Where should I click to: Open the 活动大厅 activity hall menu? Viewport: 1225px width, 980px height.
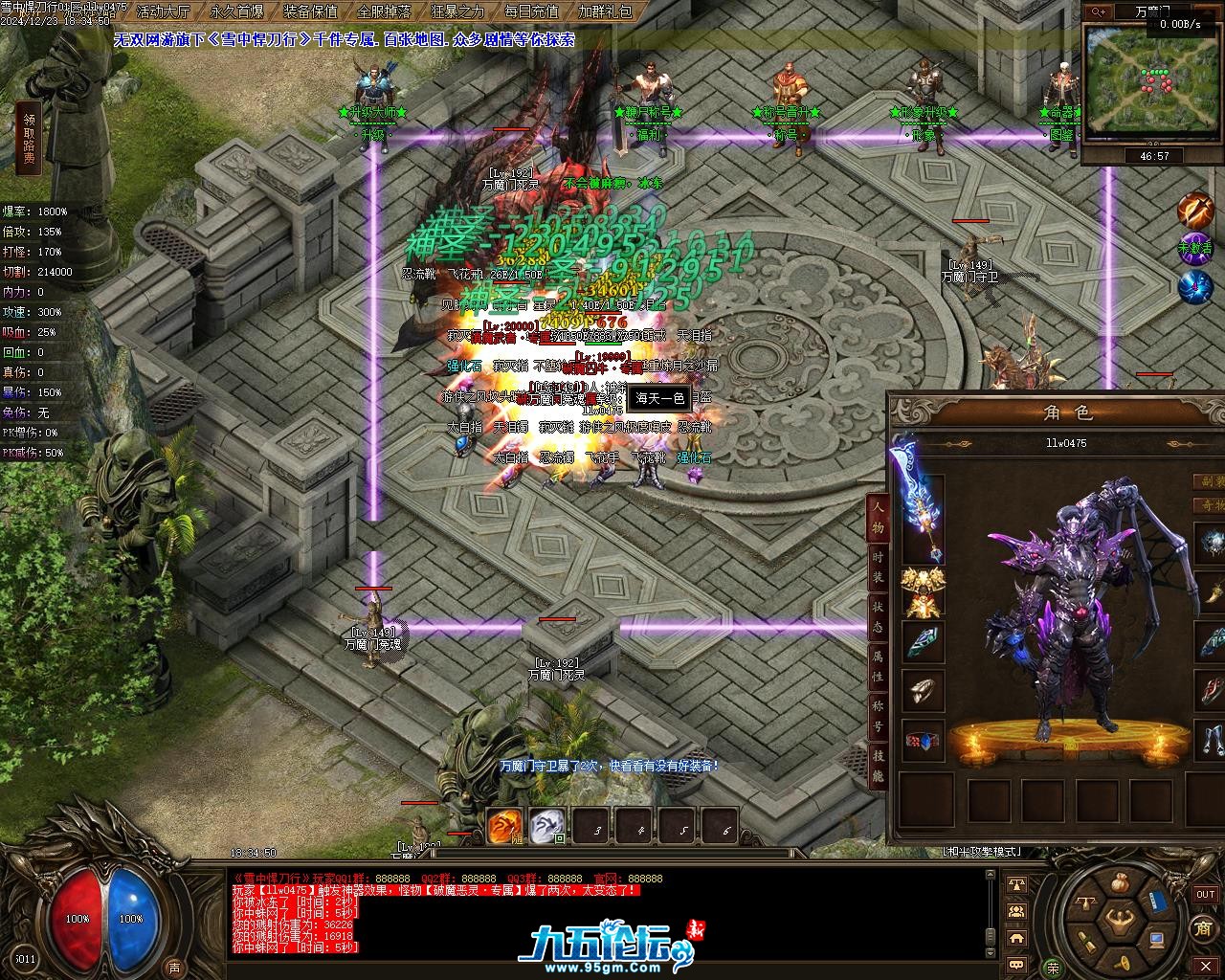[x=164, y=11]
